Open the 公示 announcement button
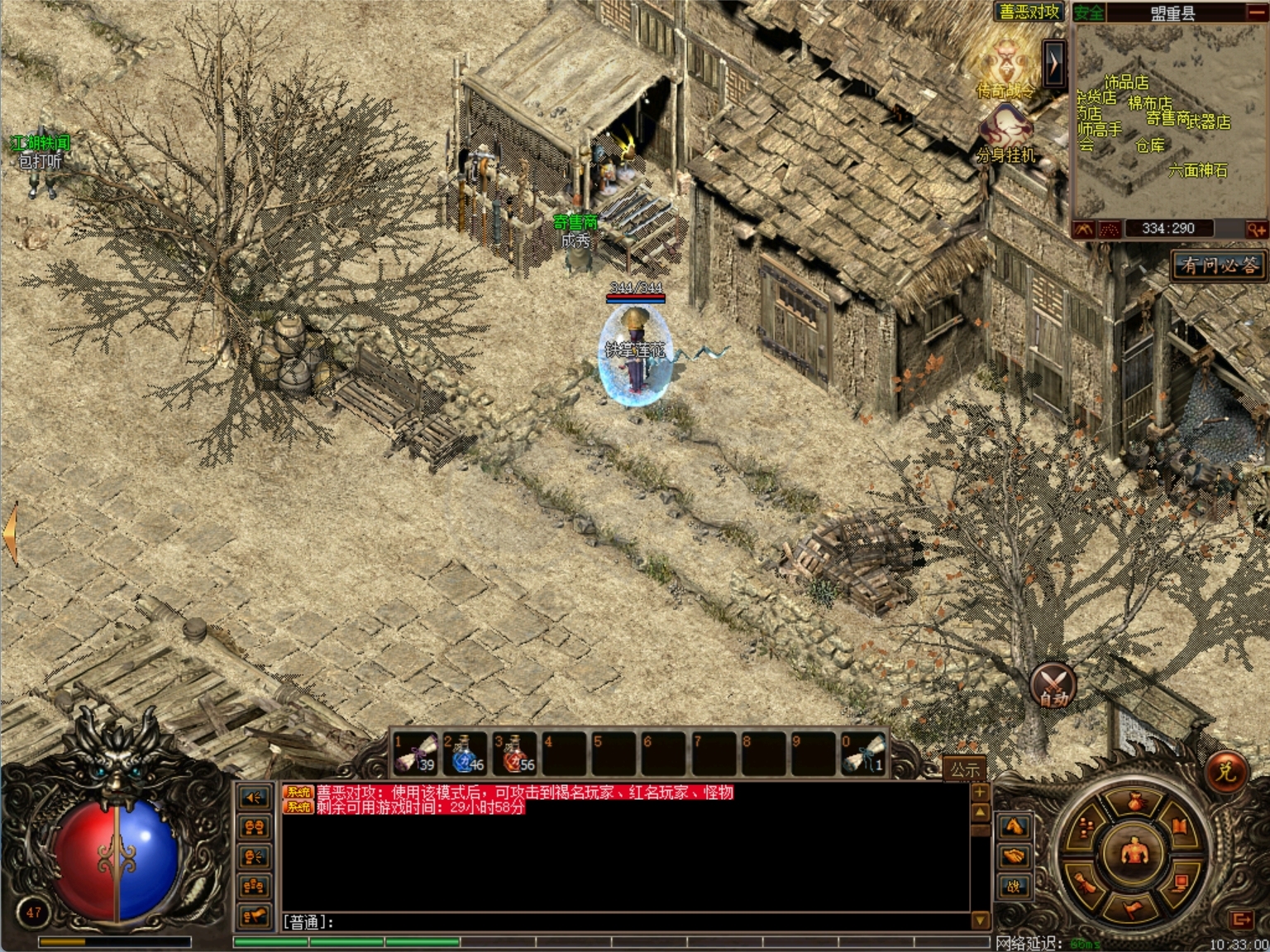The width and height of the screenshot is (1270, 952). click(x=964, y=769)
